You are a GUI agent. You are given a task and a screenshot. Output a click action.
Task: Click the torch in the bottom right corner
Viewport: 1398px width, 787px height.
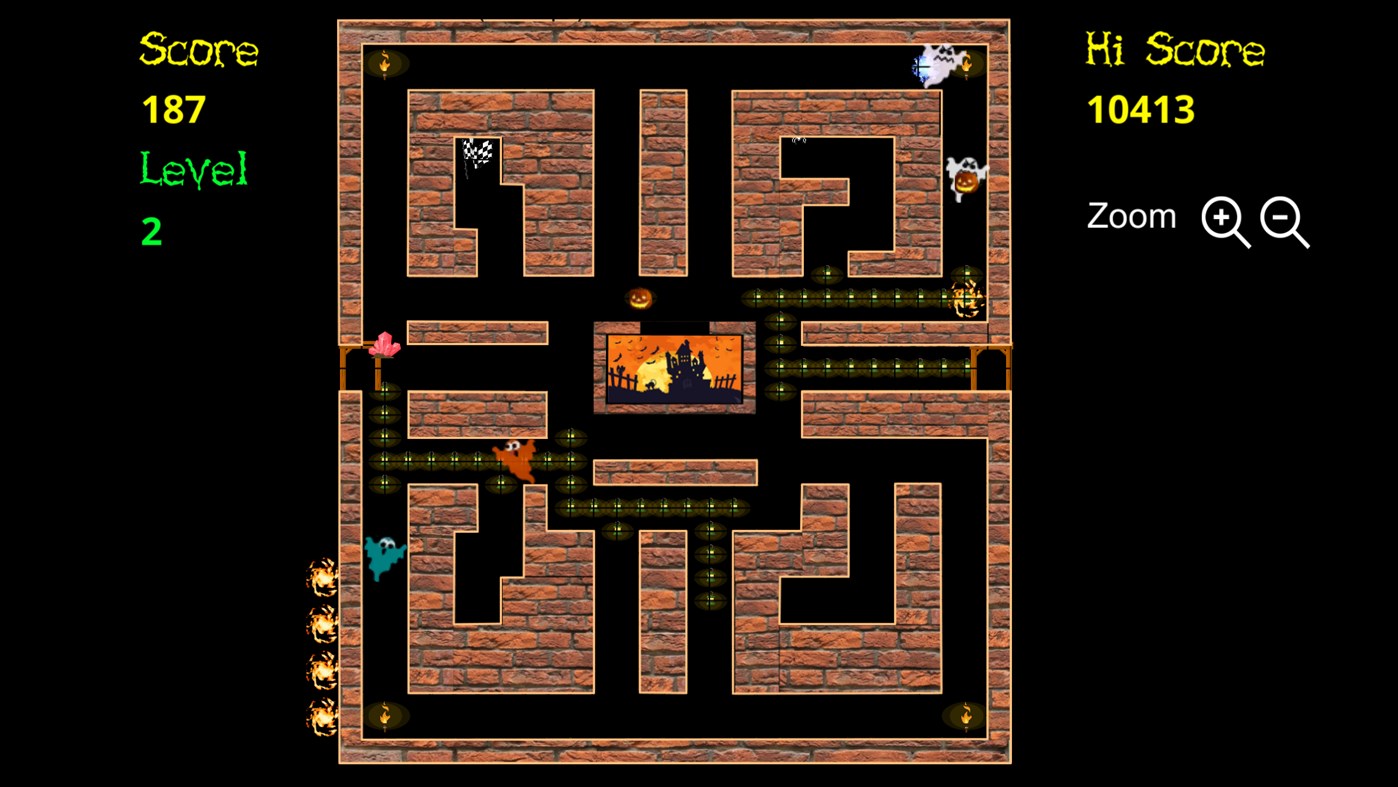[965, 714]
